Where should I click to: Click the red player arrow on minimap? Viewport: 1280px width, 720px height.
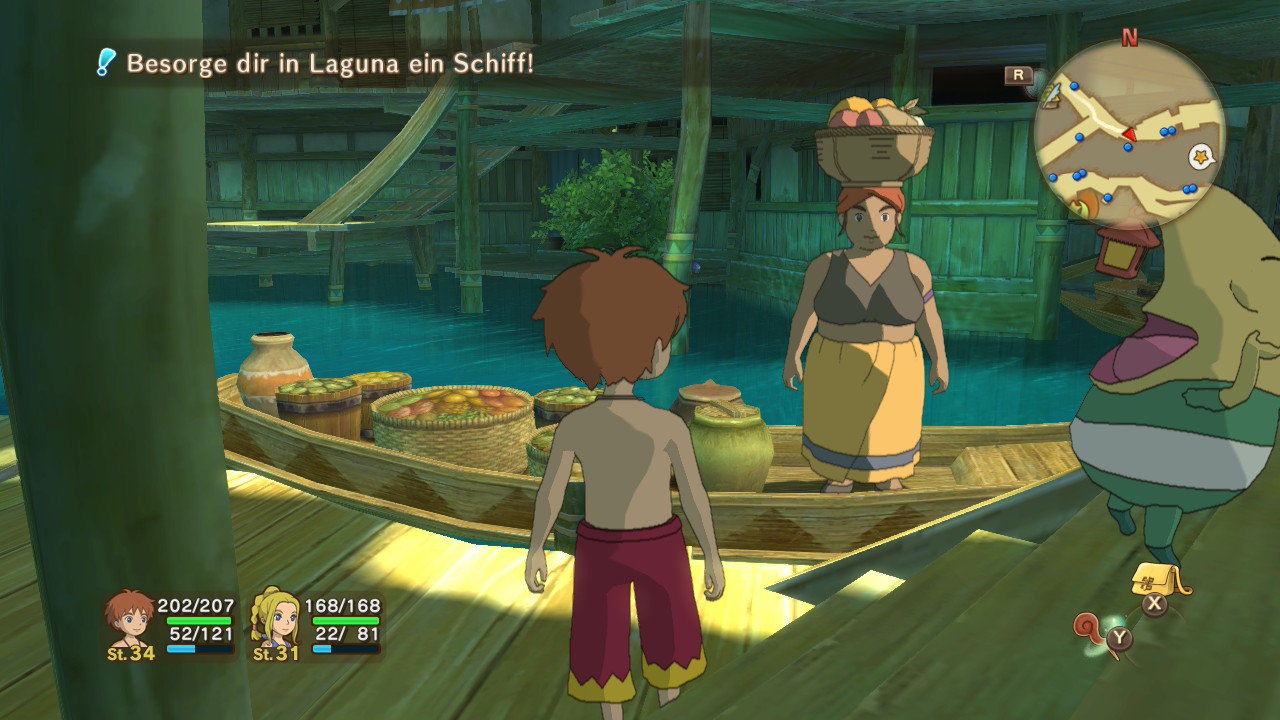1128,134
